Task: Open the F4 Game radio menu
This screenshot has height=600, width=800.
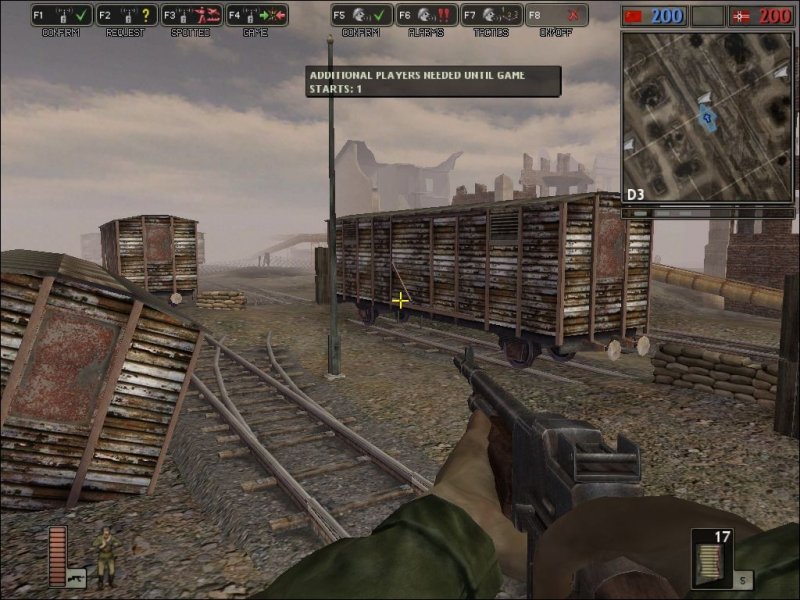Action: point(256,15)
